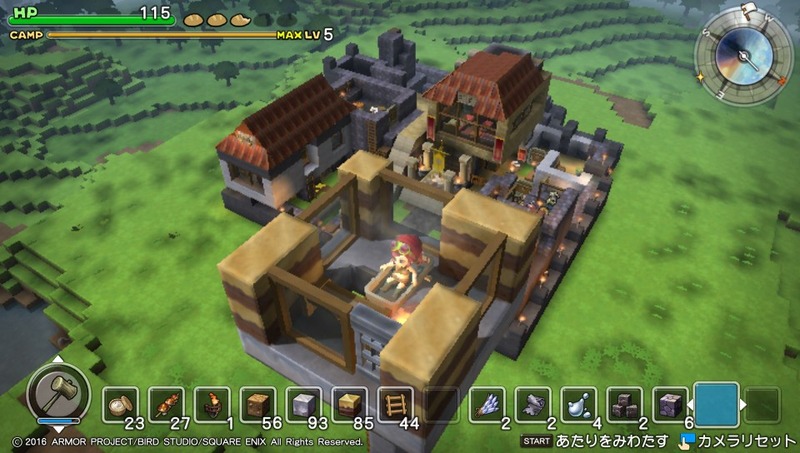800x453 pixels.
Task: Select the grey stone block stack of 93
Action: 304,405
